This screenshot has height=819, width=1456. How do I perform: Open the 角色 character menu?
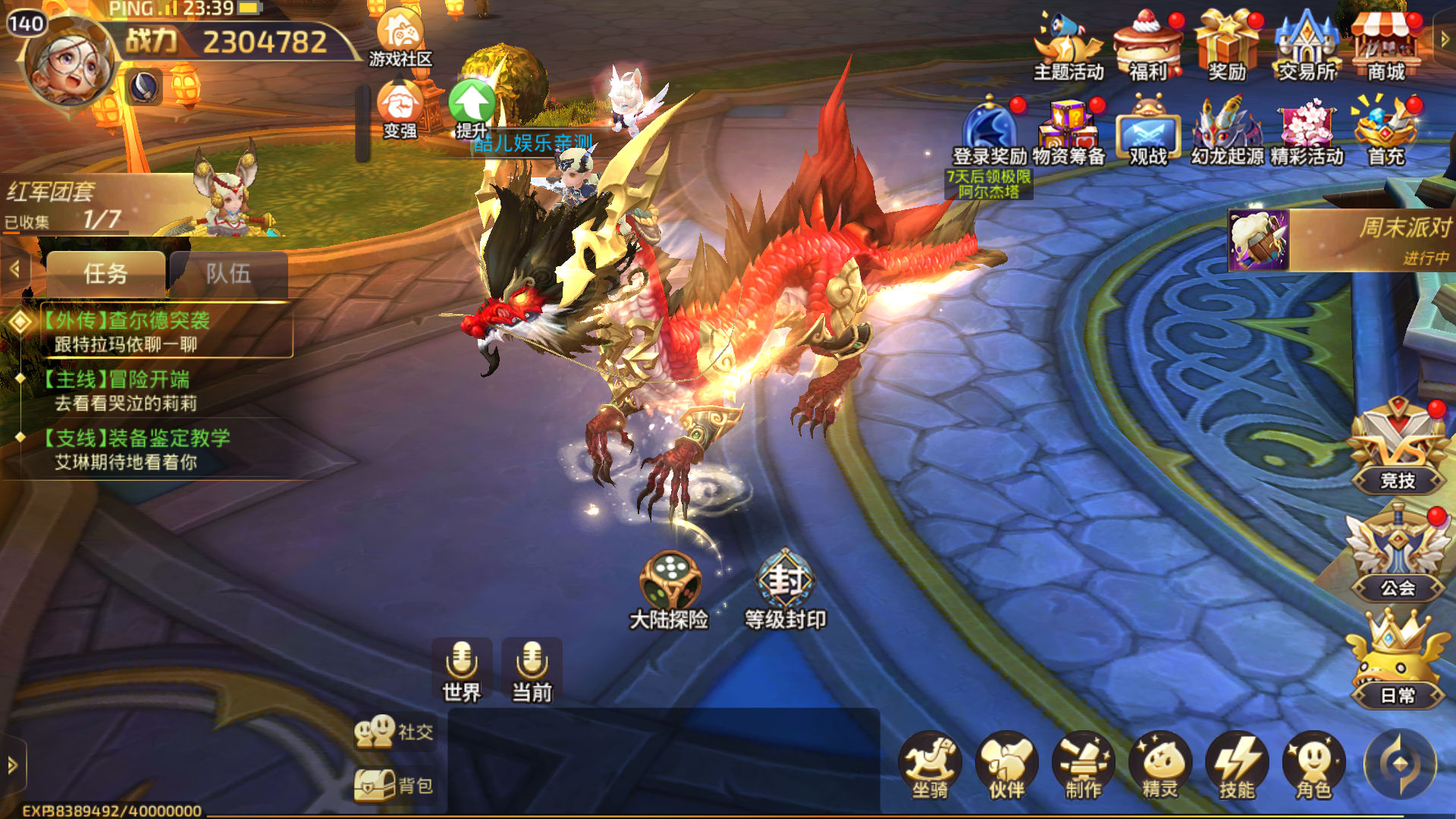tap(1313, 766)
